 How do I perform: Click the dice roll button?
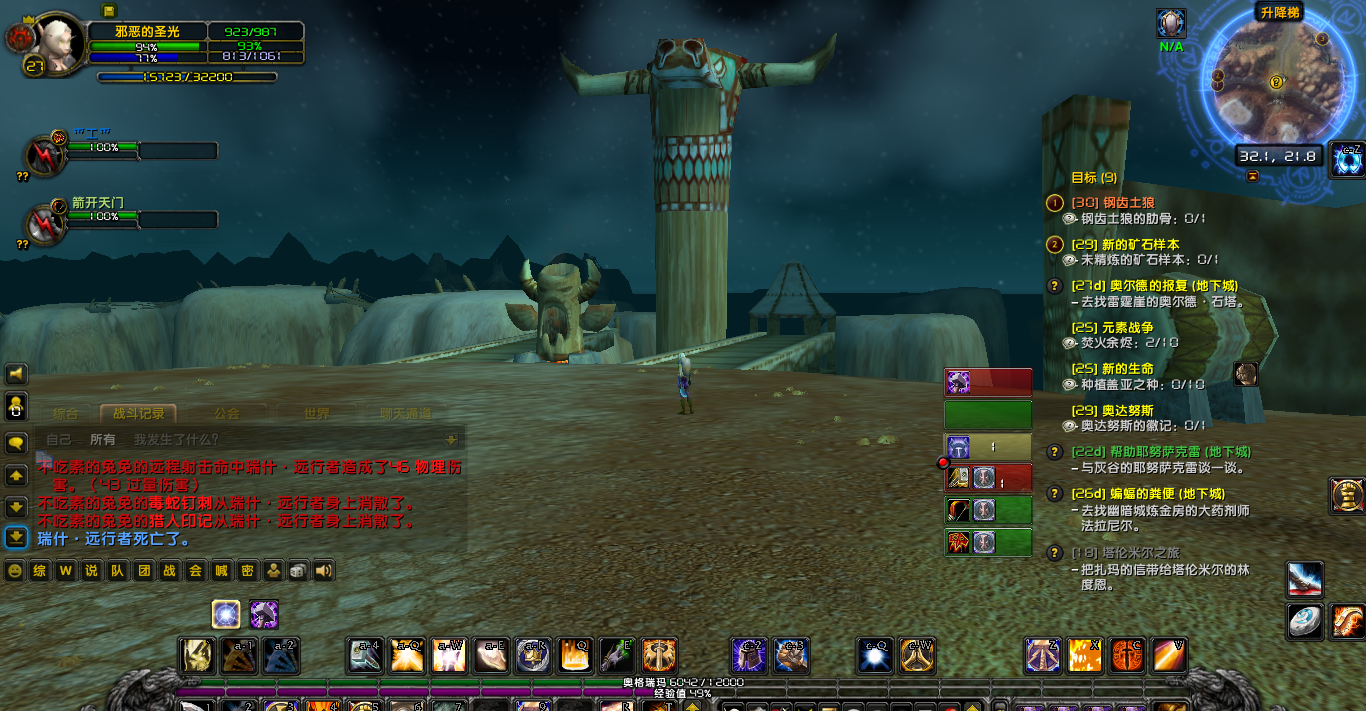(x=298, y=571)
